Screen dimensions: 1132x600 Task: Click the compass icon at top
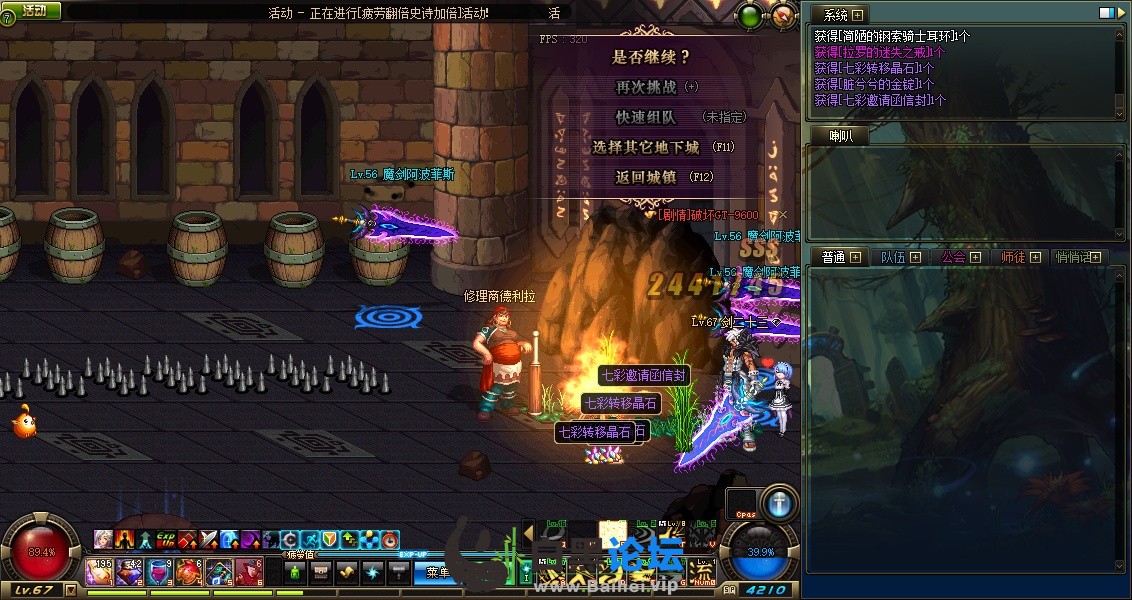tap(784, 15)
